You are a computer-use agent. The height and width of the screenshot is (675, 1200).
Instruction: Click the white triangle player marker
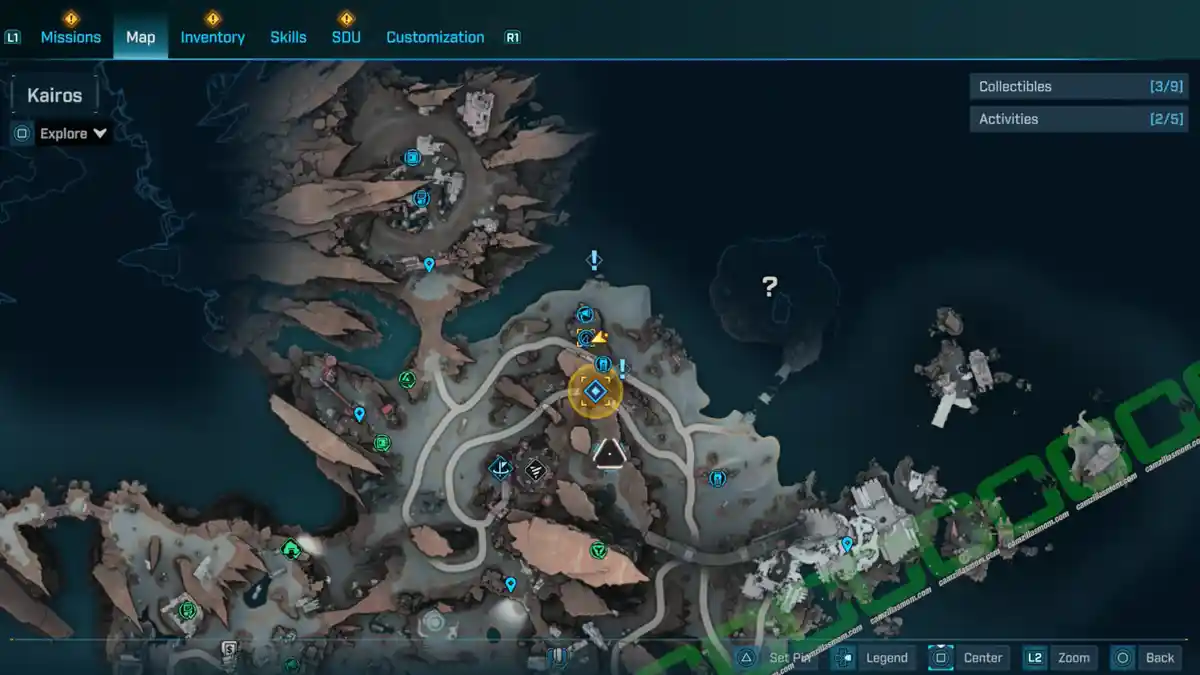coord(607,454)
